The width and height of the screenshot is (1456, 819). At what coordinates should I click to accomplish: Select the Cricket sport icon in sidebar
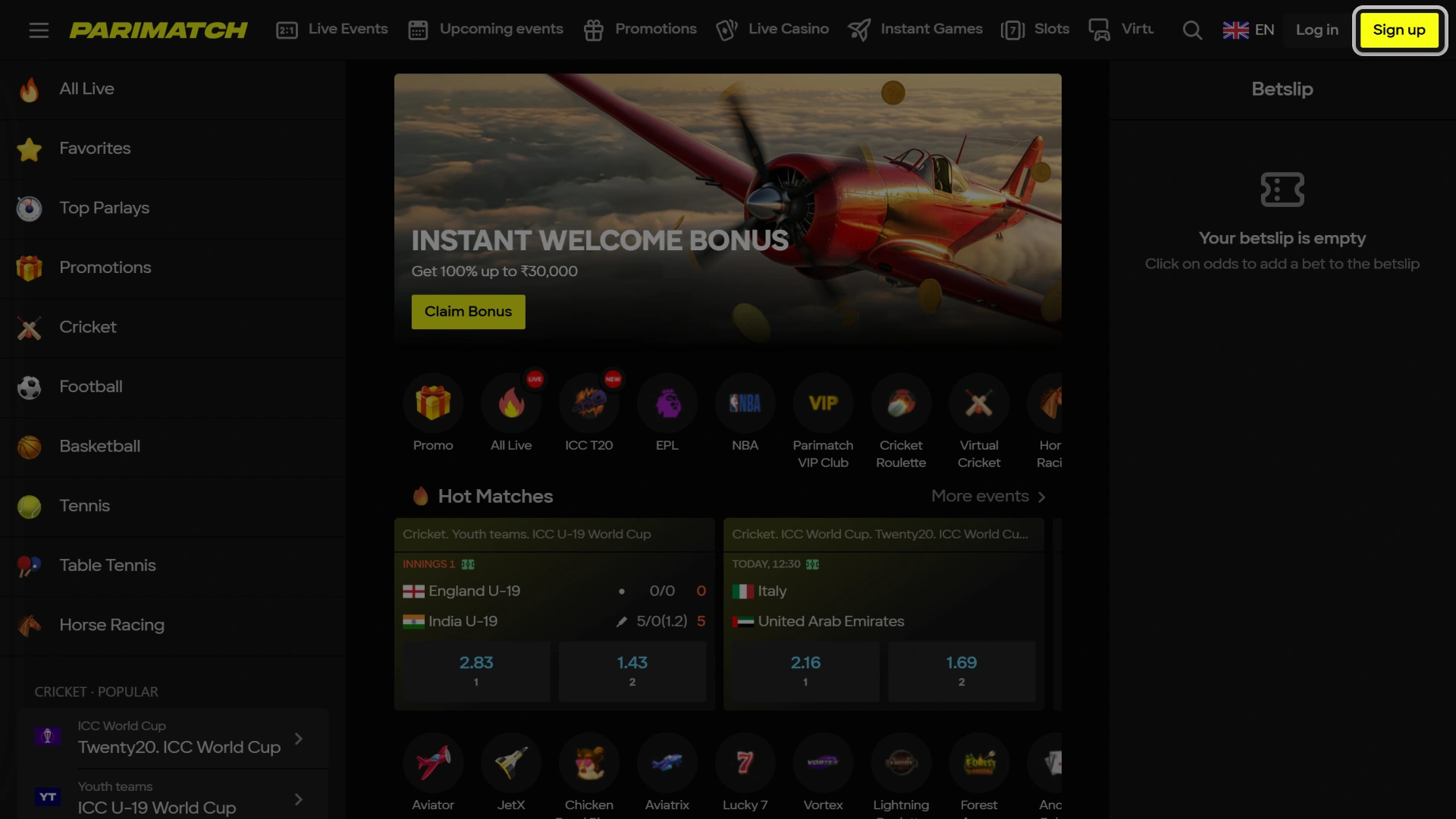[29, 328]
